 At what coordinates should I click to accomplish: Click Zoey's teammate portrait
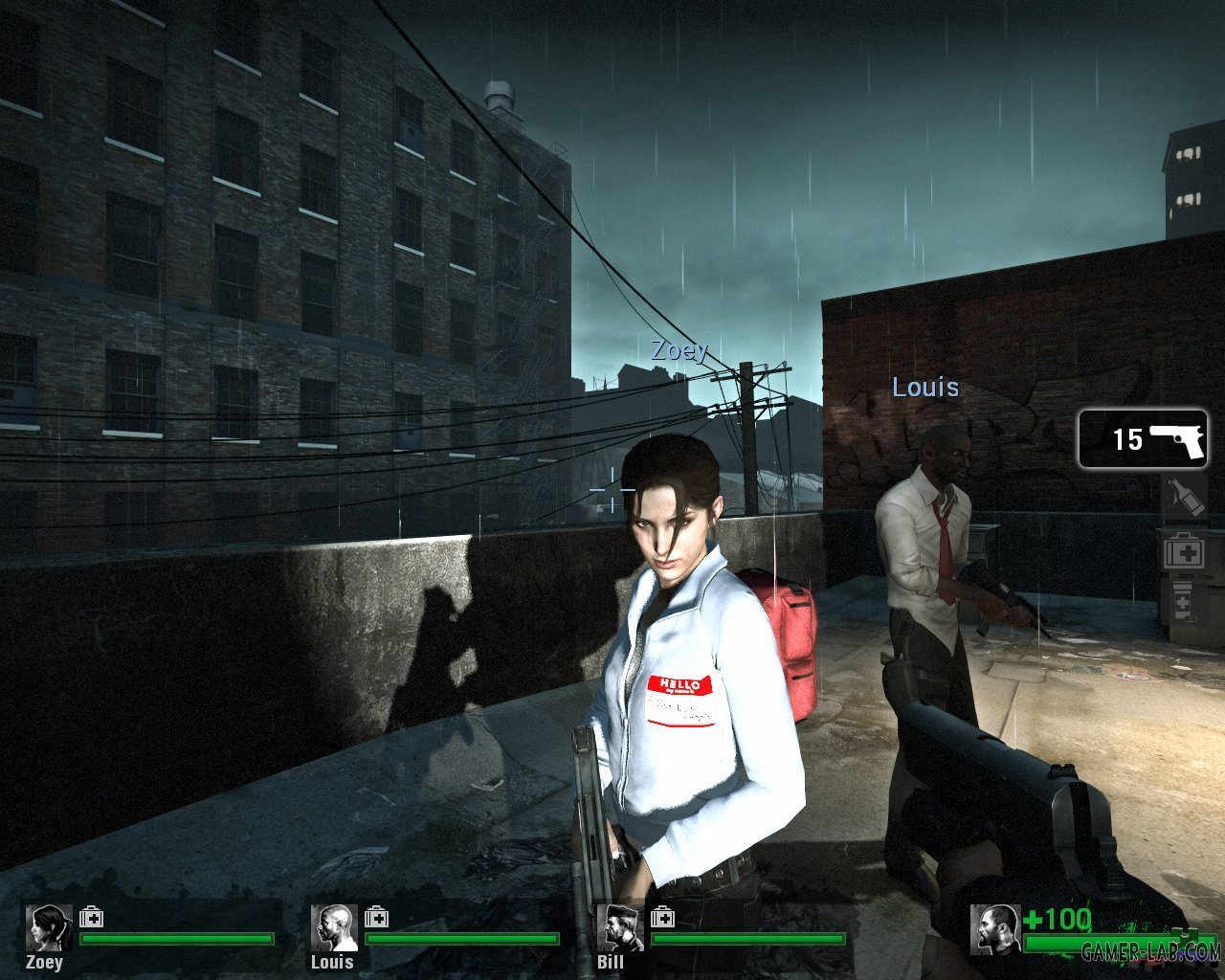click(x=48, y=928)
